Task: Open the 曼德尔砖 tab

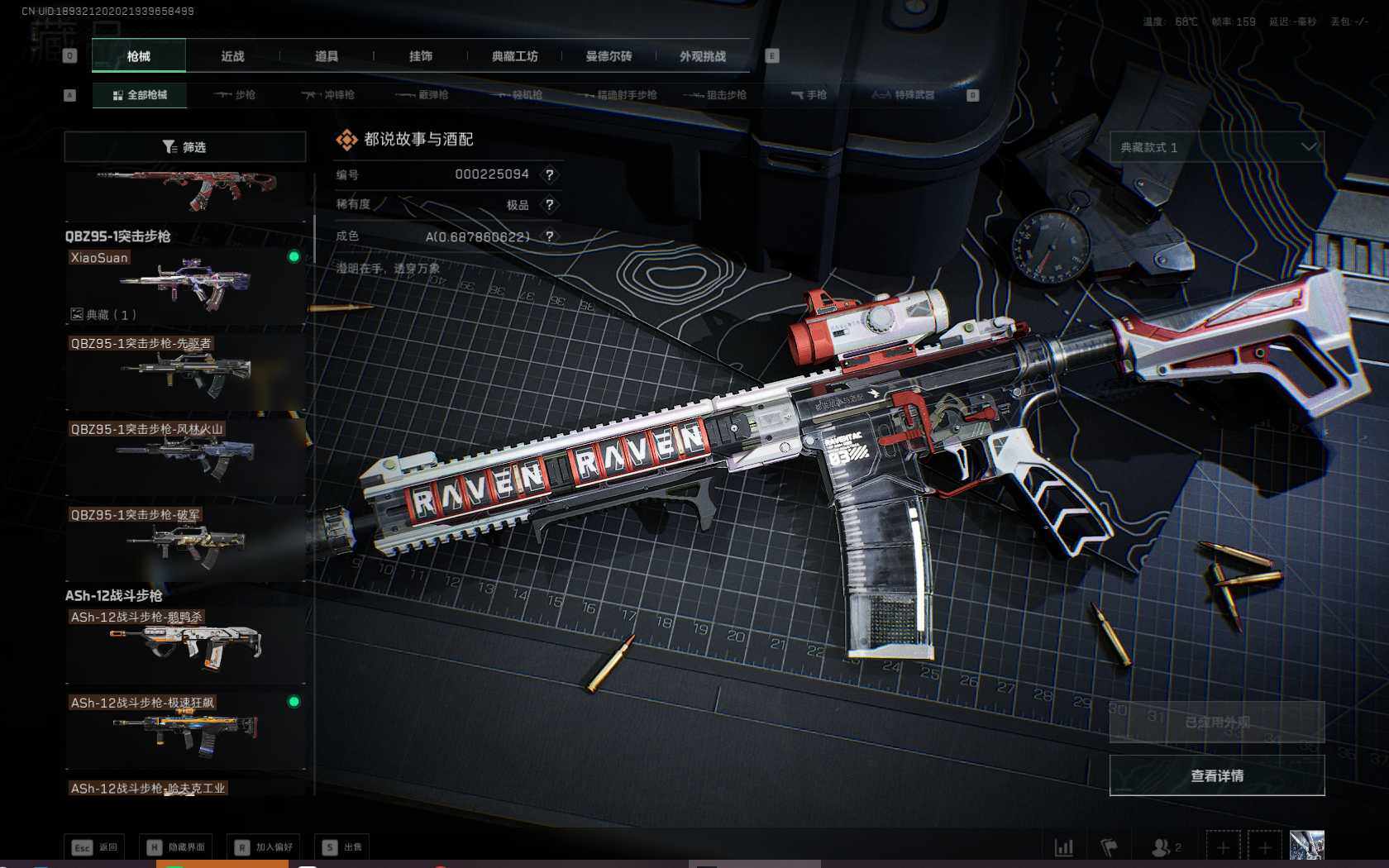Action: click(x=609, y=56)
